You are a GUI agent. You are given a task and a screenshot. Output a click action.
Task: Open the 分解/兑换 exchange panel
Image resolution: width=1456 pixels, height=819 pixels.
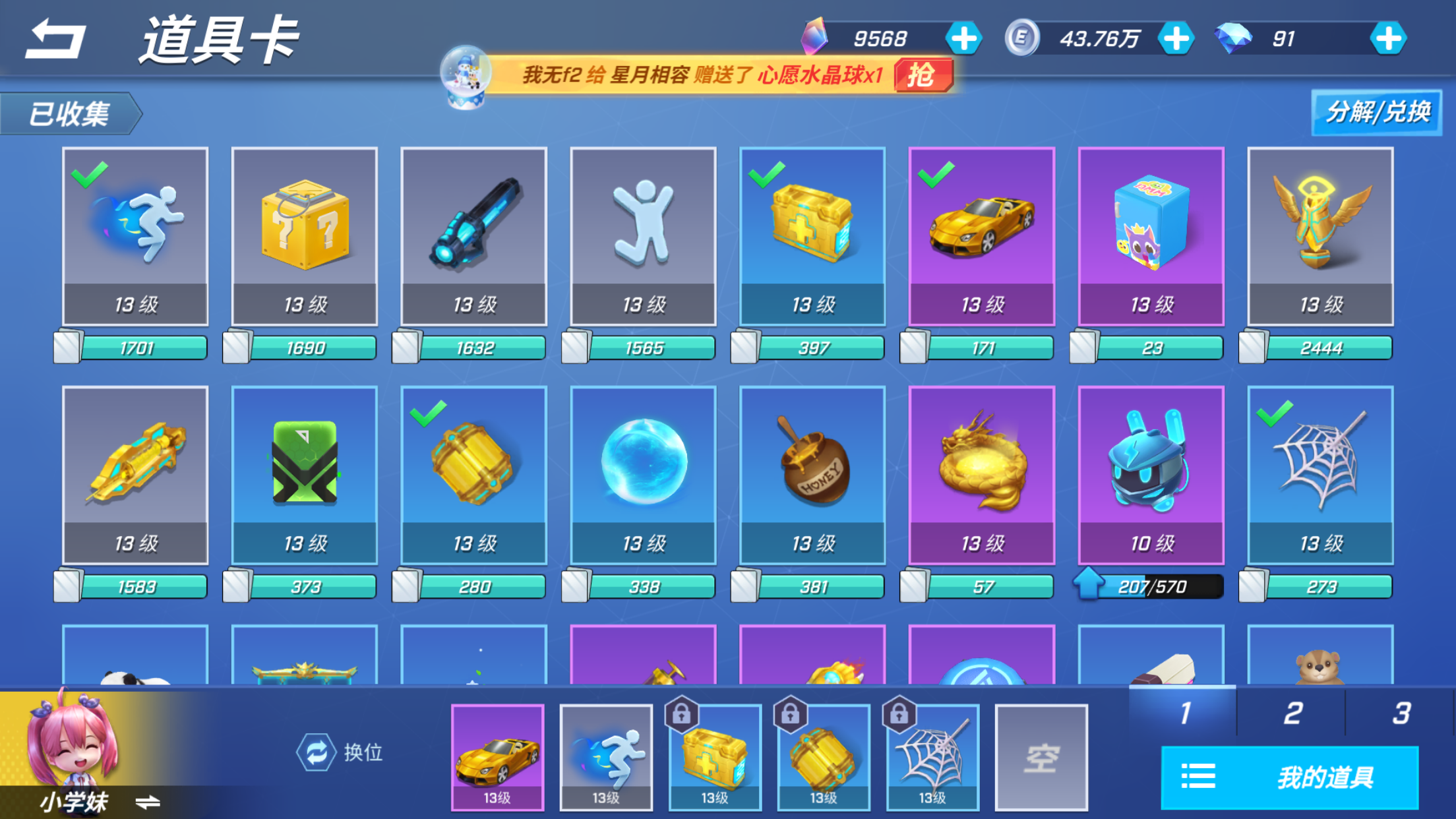coord(1376,113)
